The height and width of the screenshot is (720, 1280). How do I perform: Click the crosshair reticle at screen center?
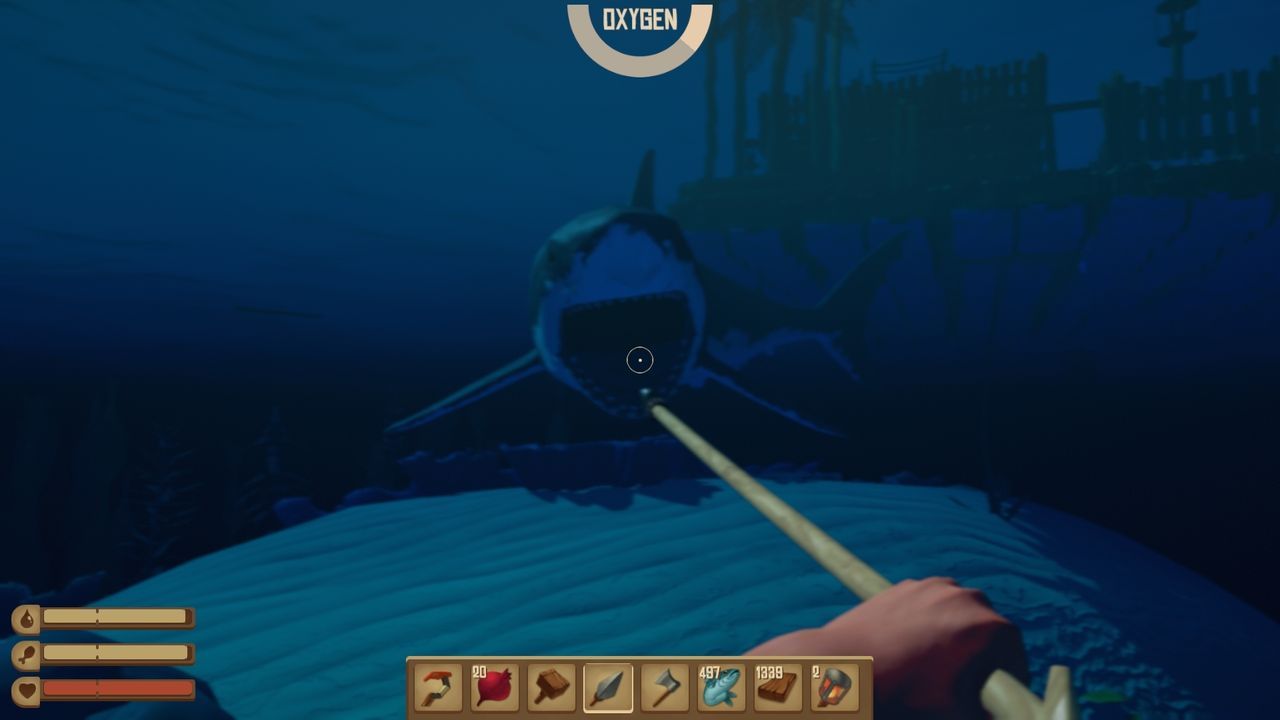tap(640, 360)
